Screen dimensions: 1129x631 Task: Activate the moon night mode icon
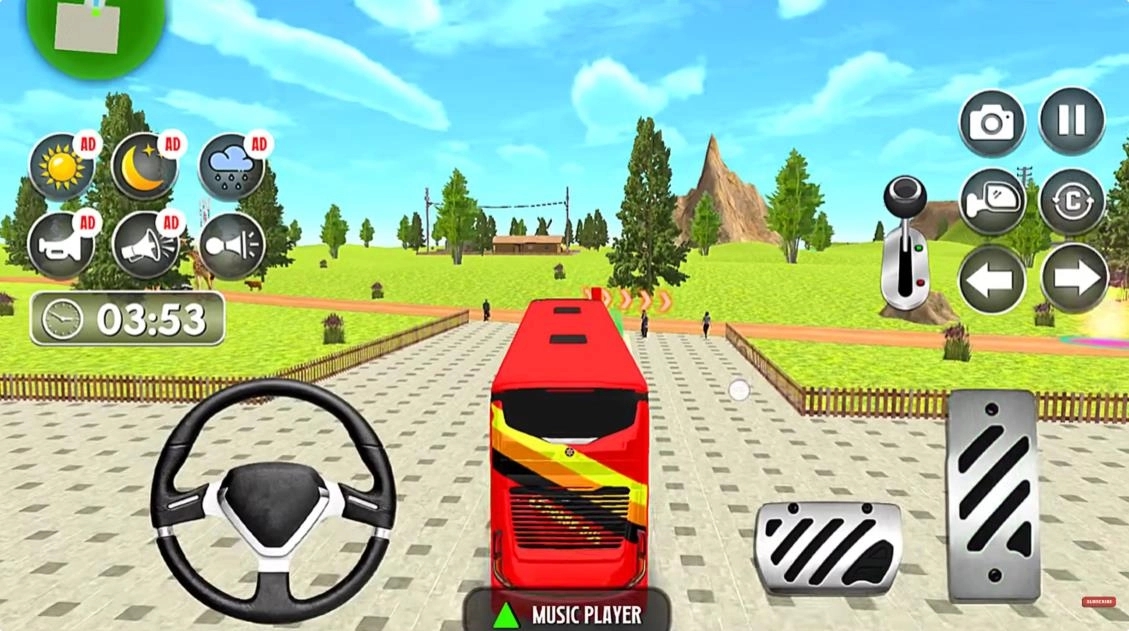click(145, 167)
